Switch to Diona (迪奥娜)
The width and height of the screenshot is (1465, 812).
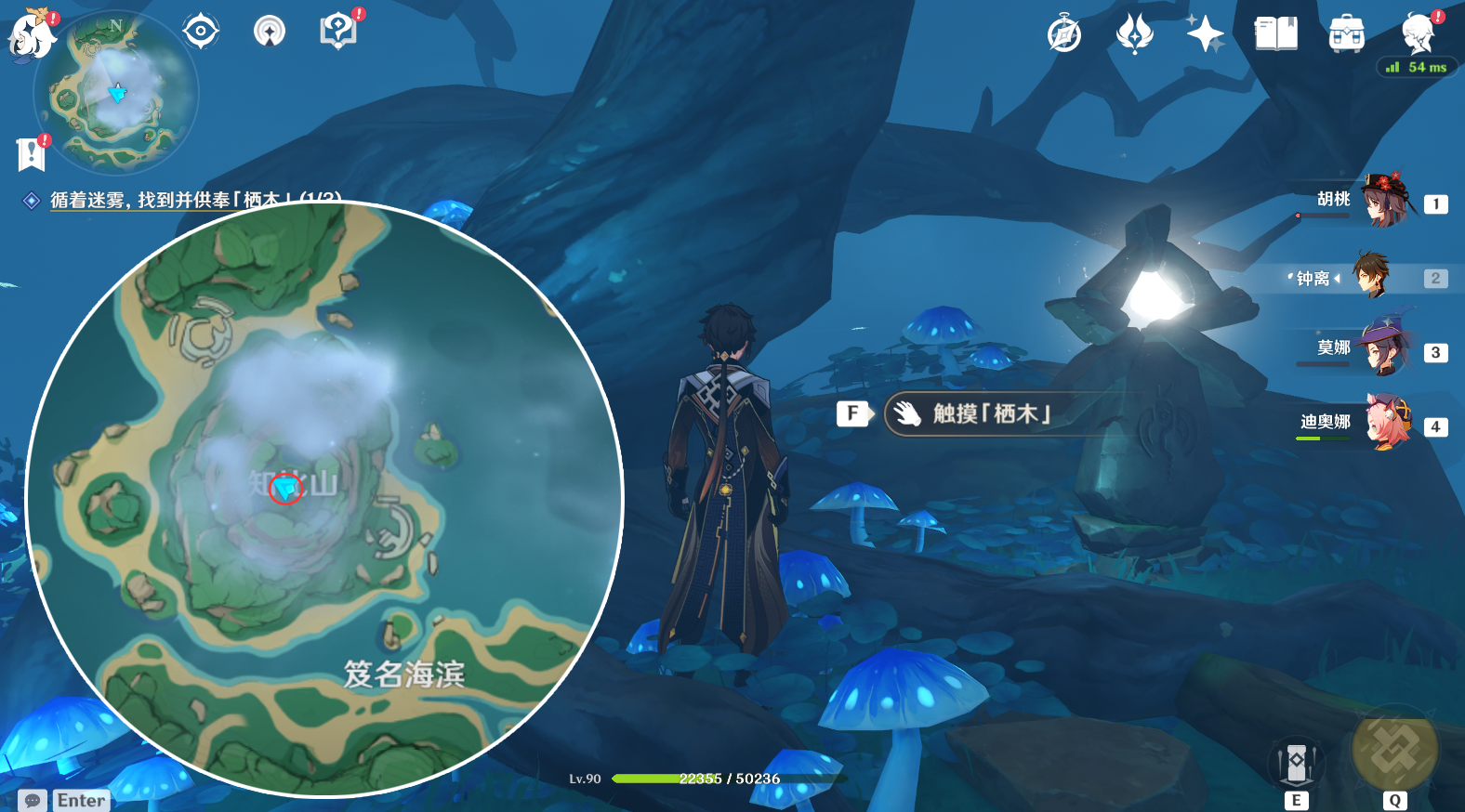[x=1385, y=424]
